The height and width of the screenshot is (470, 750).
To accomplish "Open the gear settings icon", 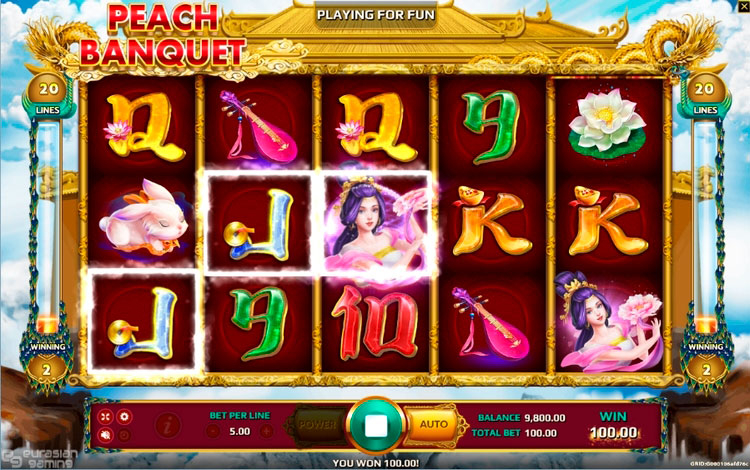I will (124, 416).
